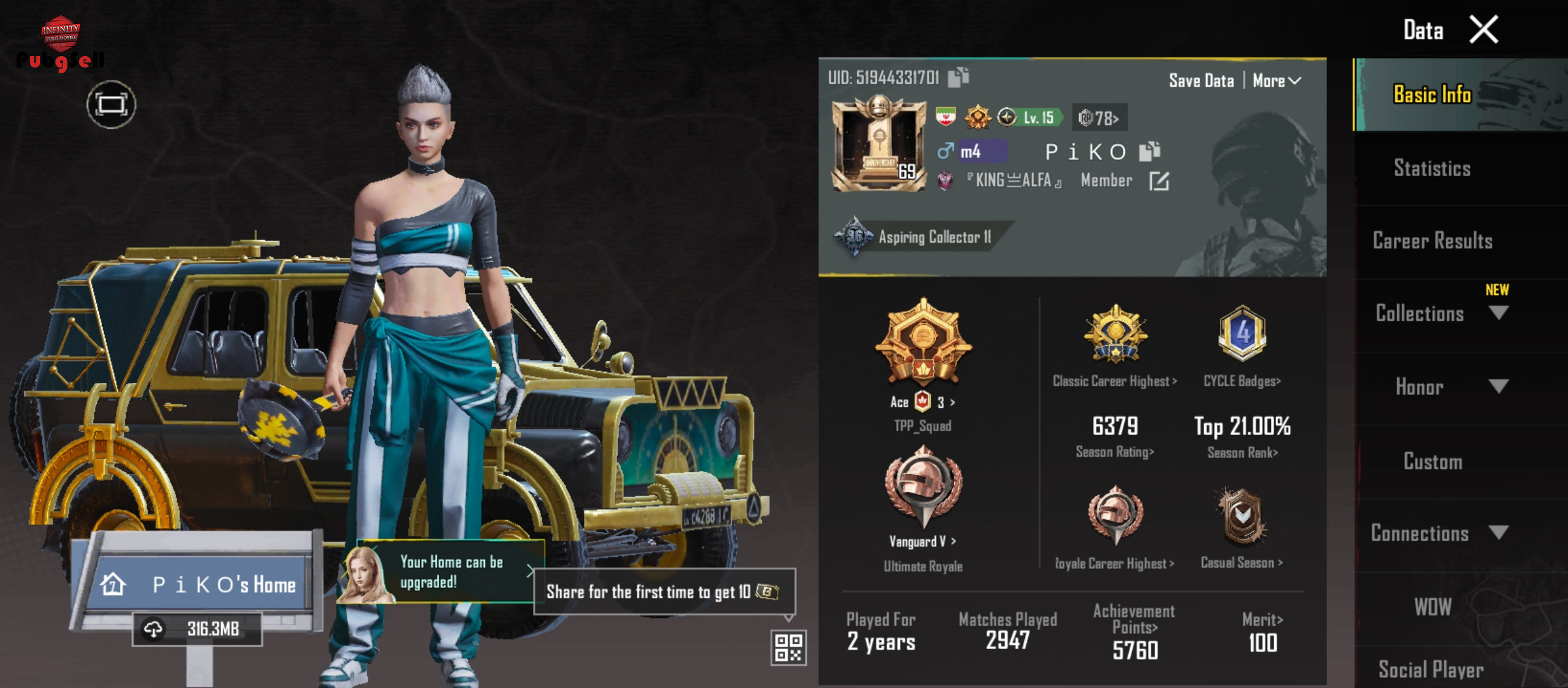The image size is (1568, 688).
Task: Switch to the Statistics tab
Action: 1432,168
